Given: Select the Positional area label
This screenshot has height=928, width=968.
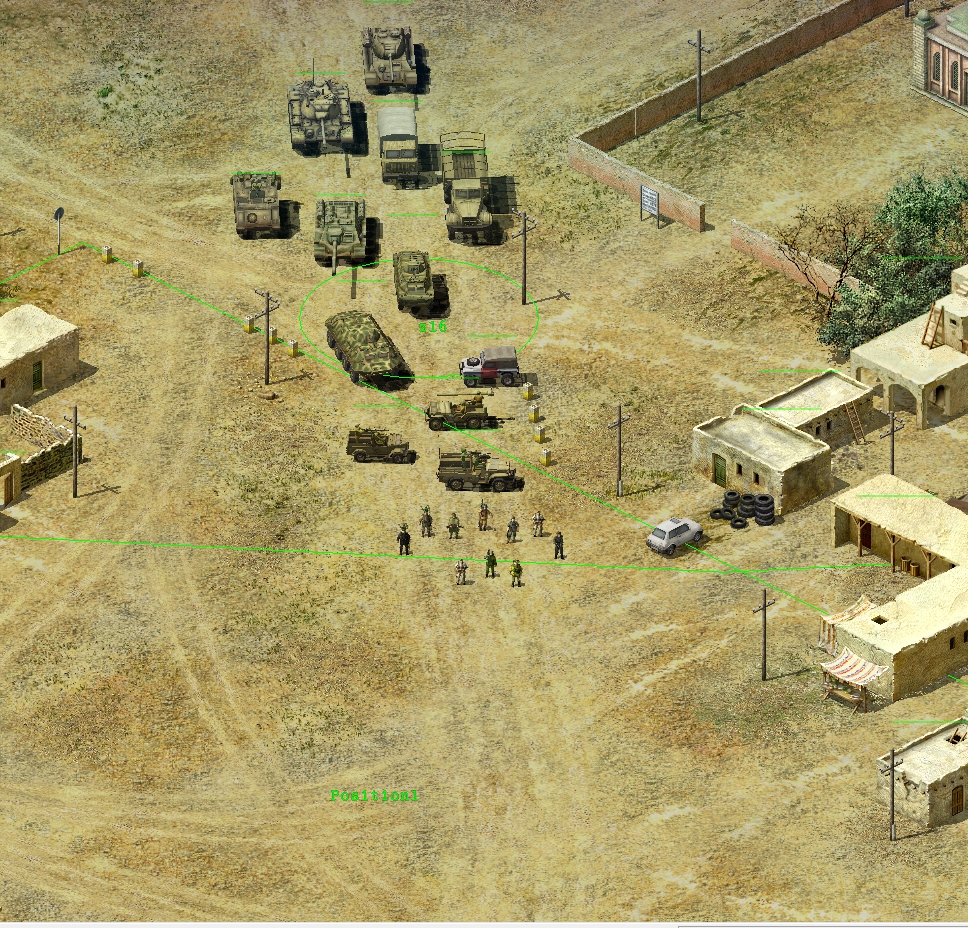Looking at the screenshot, I should [x=374, y=796].
